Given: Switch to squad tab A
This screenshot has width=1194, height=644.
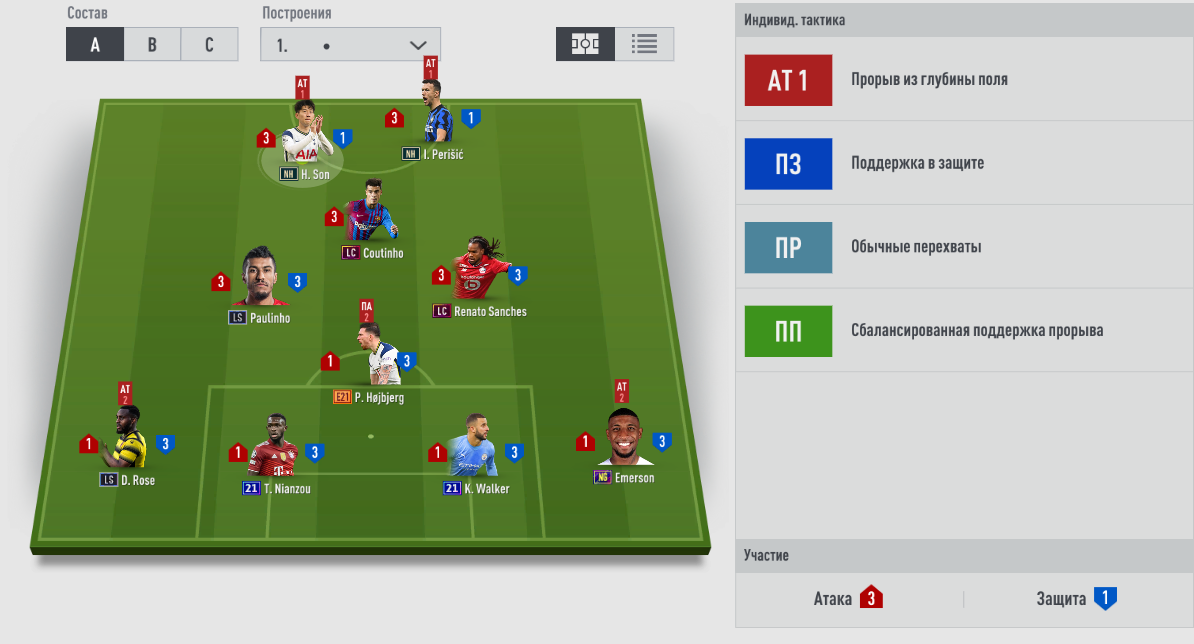Looking at the screenshot, I should 95,45.
